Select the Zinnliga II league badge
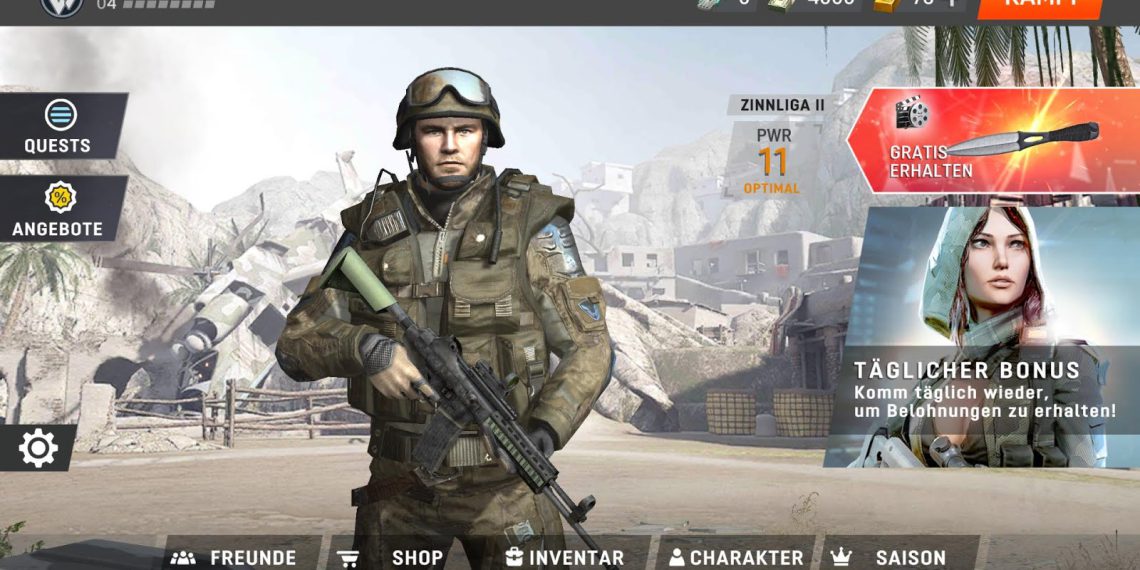Image resolution: width=1140 pixels, height=570 pixels. (780, 105)
